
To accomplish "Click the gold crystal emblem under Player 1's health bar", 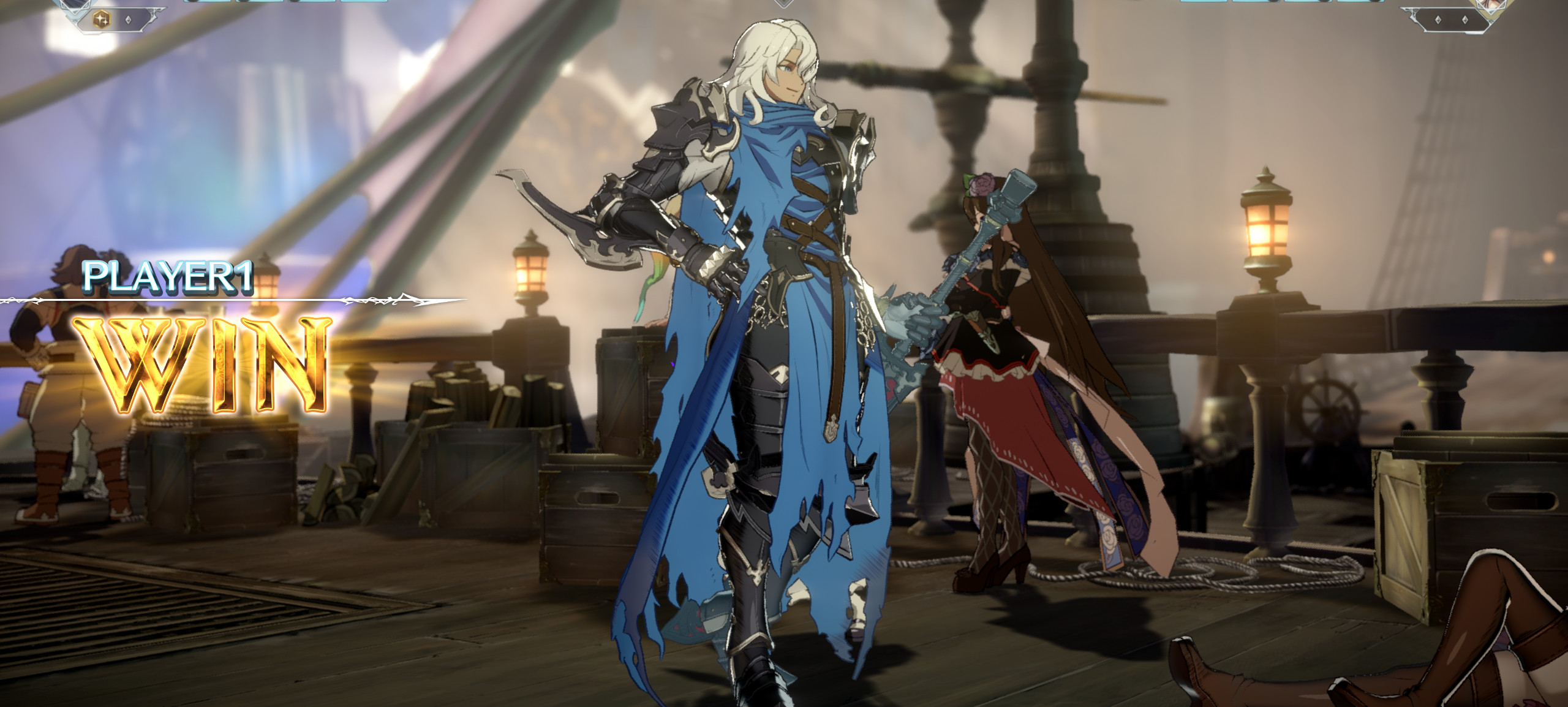I will click(x=101, y=19).
